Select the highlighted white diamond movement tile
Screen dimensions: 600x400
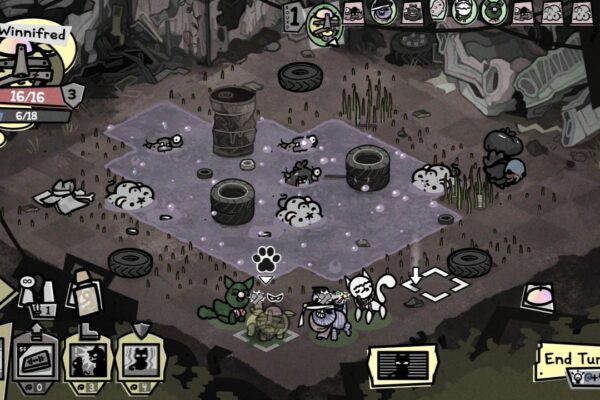click(x=435, y=284)
